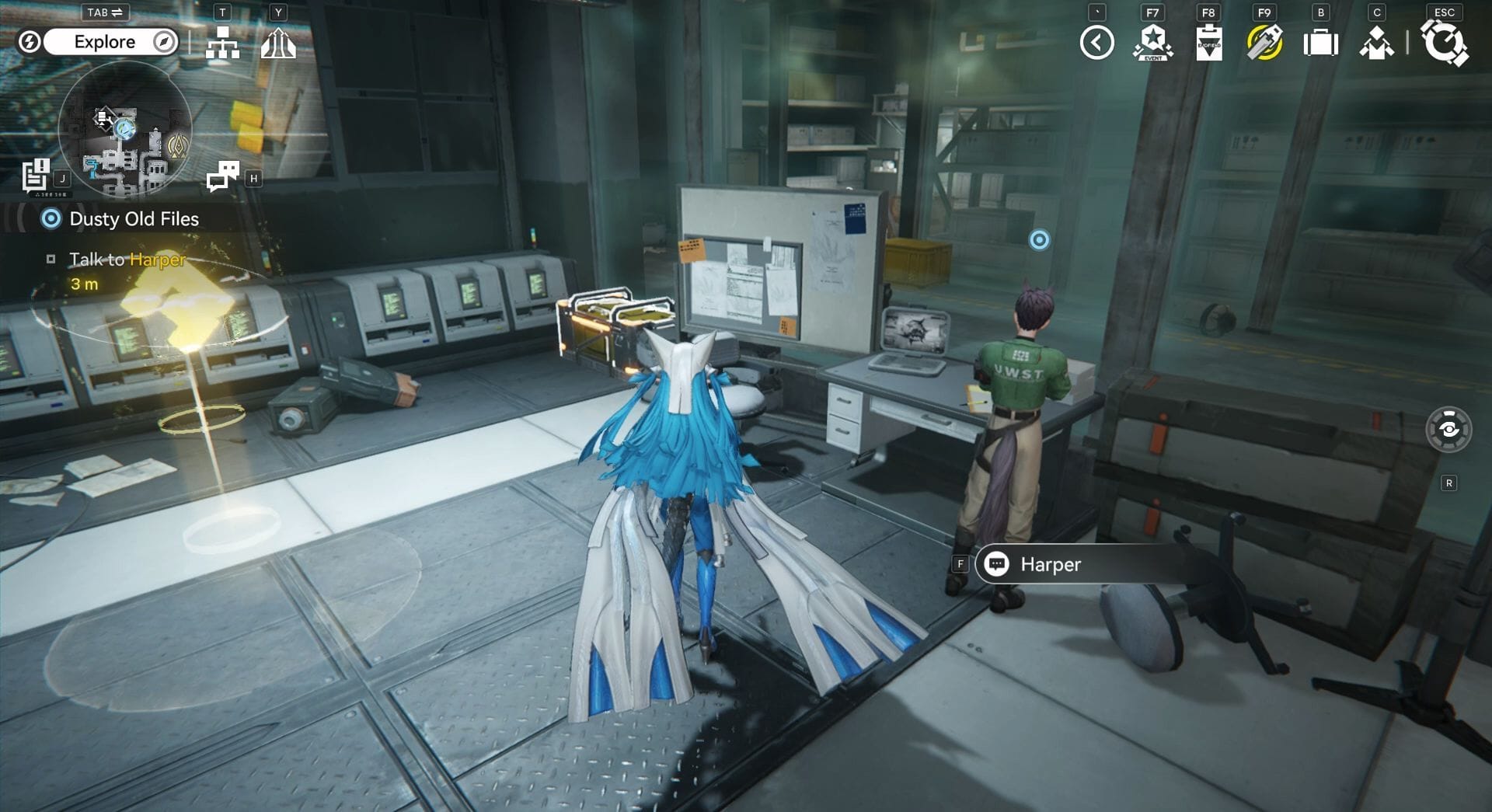Image resolution: width=1492 pixels, height=812 pixels.
Task: Open the yellow ticket pass icon
Action: coord(1264,43)
